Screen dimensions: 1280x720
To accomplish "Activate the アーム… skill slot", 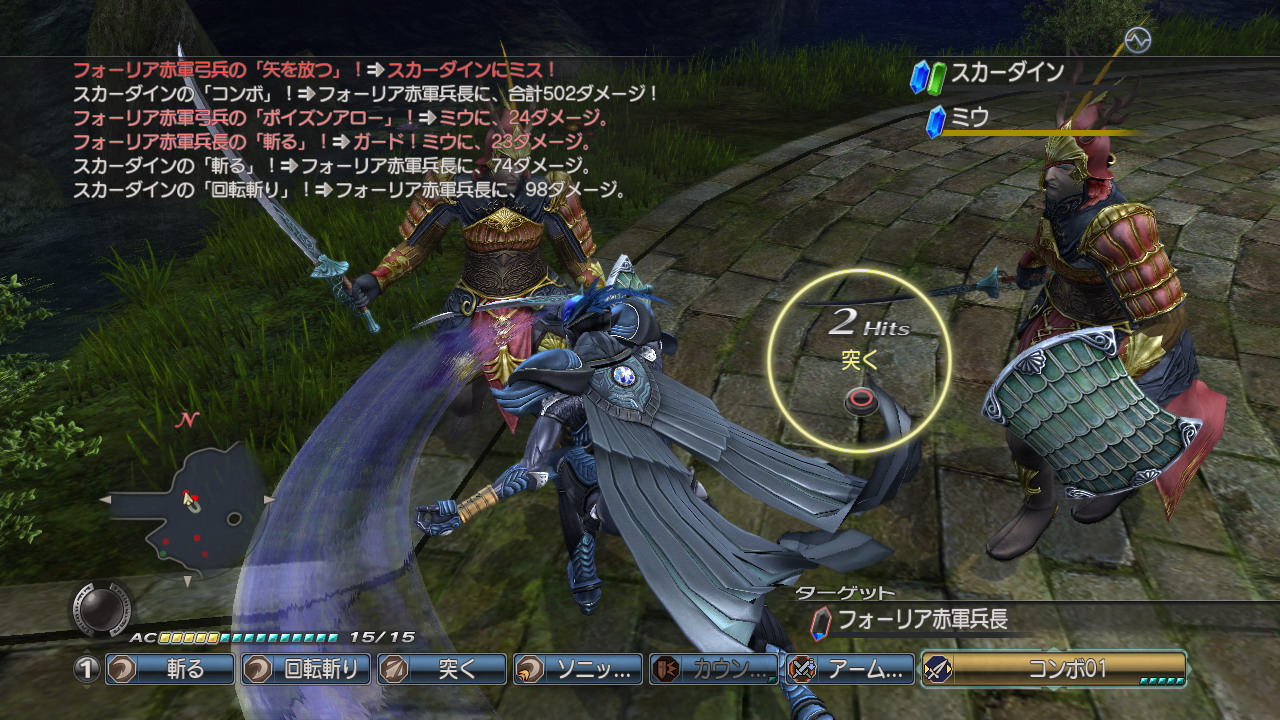I will point(849,669).
